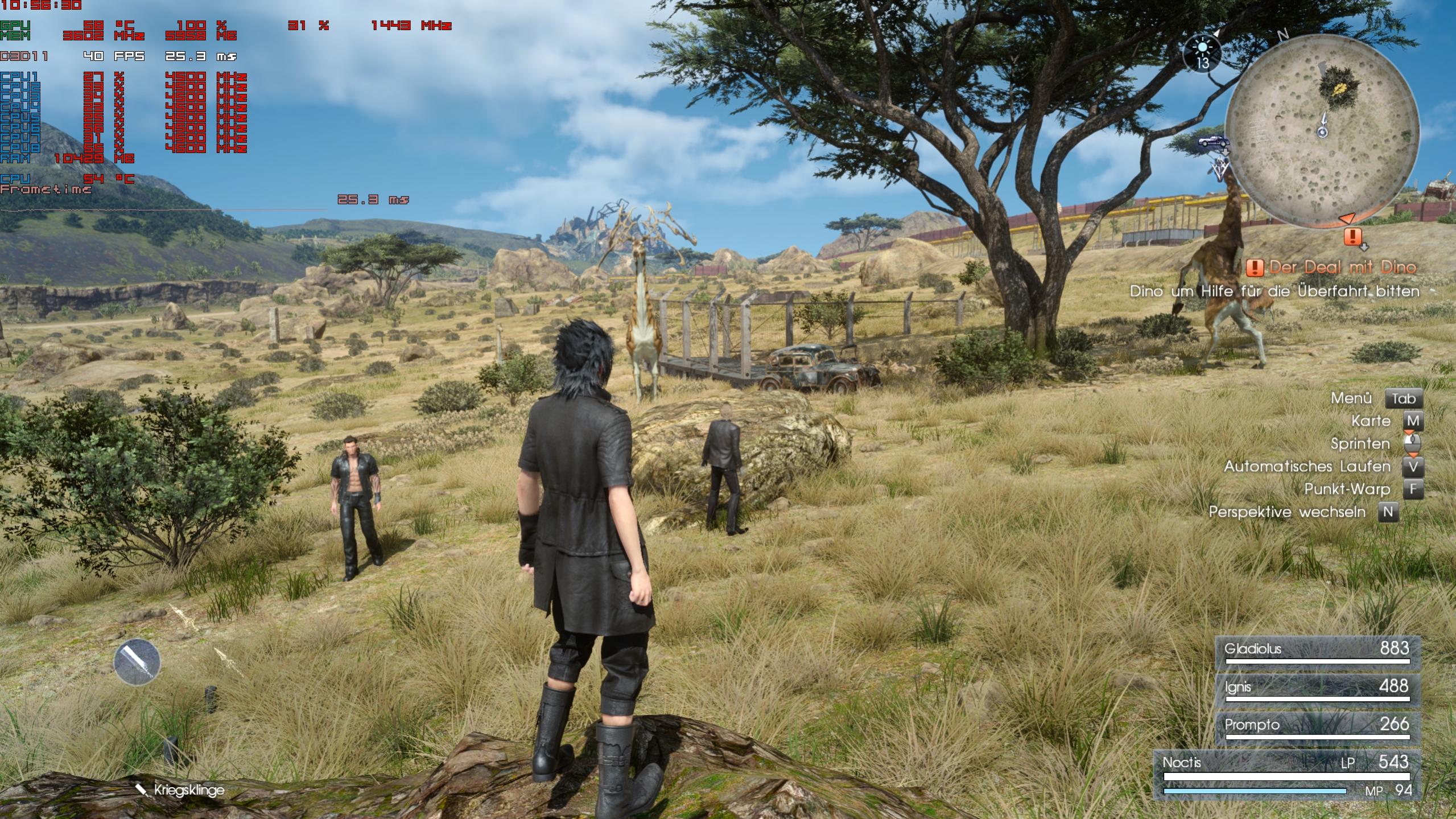Select Gladiolus in the party list

pos(1317,651)
